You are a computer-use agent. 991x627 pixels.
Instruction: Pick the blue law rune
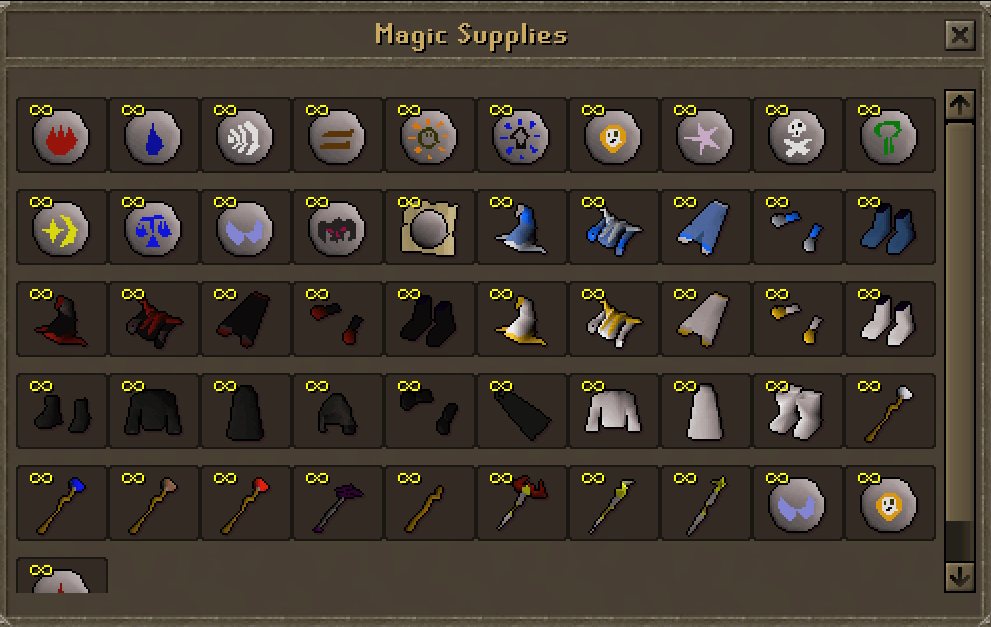tap(153, 228)
